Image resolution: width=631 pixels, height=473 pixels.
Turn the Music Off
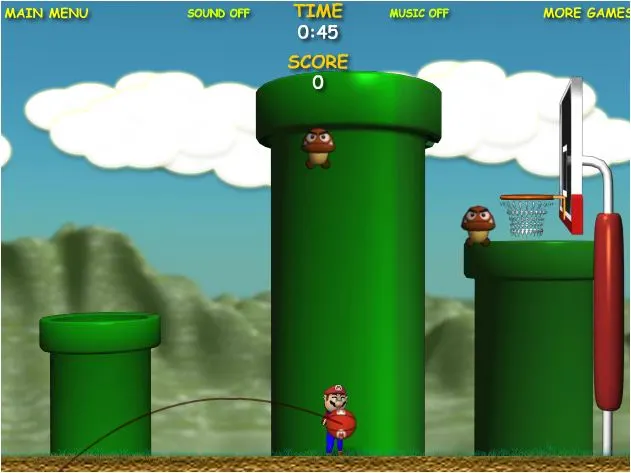tap(419, 14)
